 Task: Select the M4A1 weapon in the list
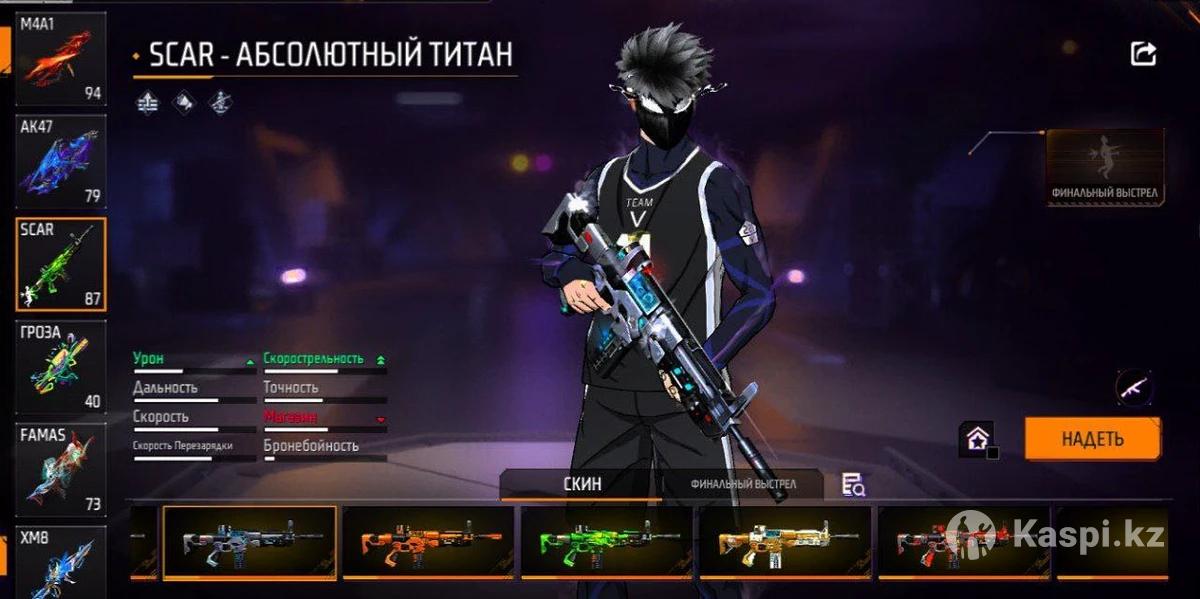point(60,58)
